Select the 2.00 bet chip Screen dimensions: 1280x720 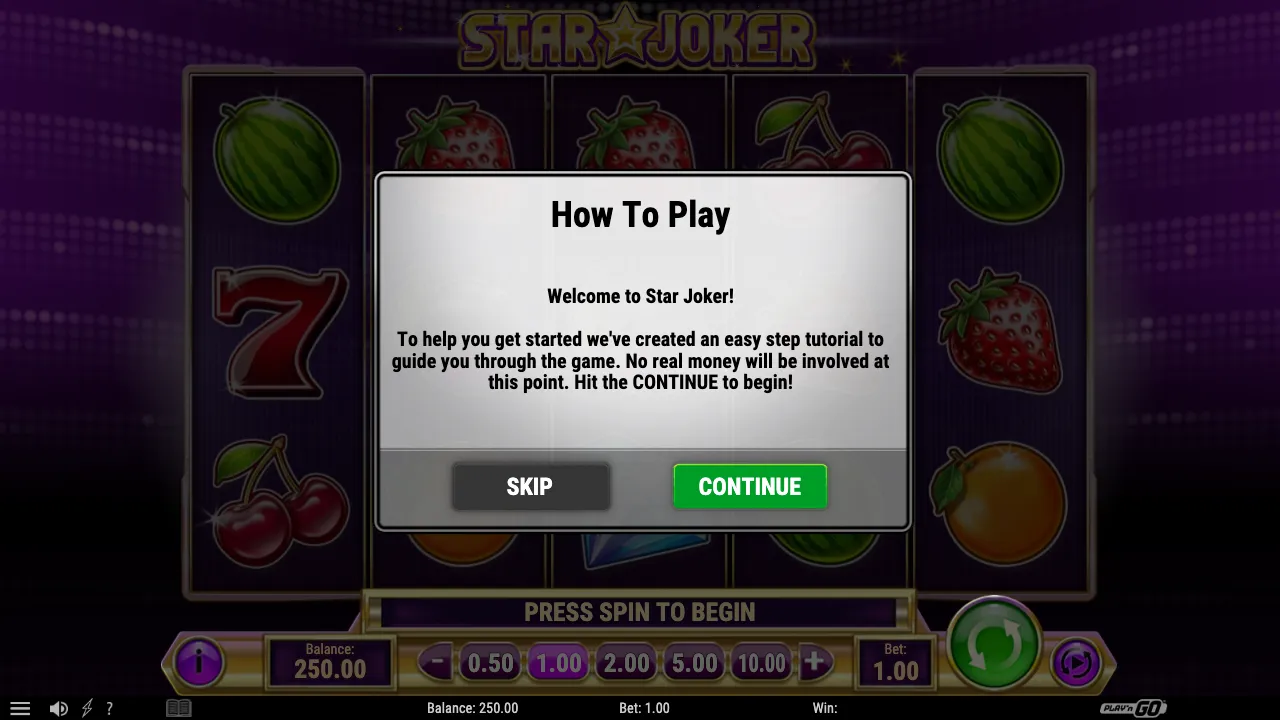(x=625, y=662)
